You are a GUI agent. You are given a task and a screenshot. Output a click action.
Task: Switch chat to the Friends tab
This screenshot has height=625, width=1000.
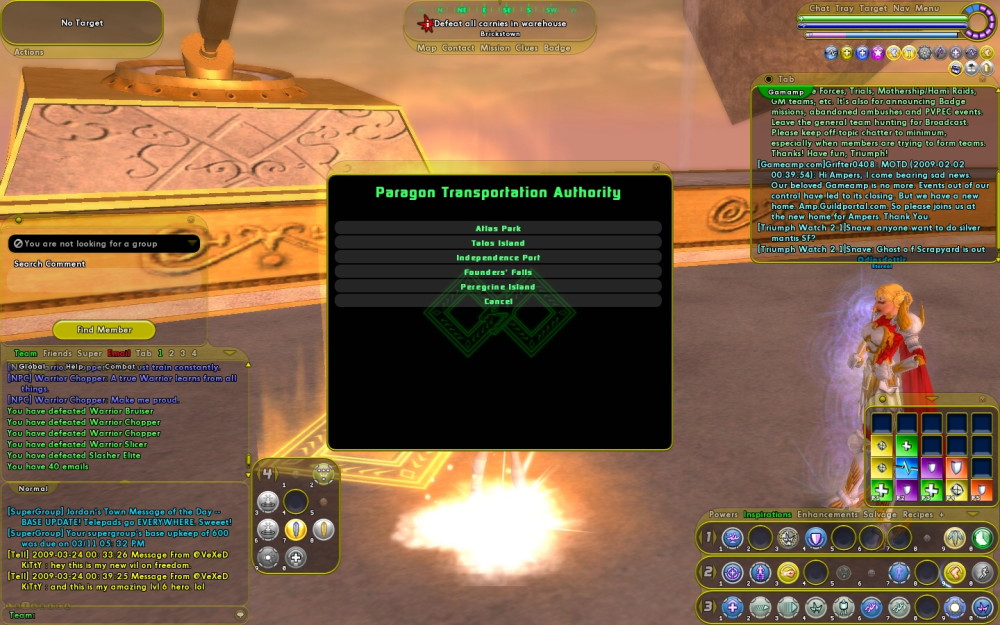click(57, 353)
